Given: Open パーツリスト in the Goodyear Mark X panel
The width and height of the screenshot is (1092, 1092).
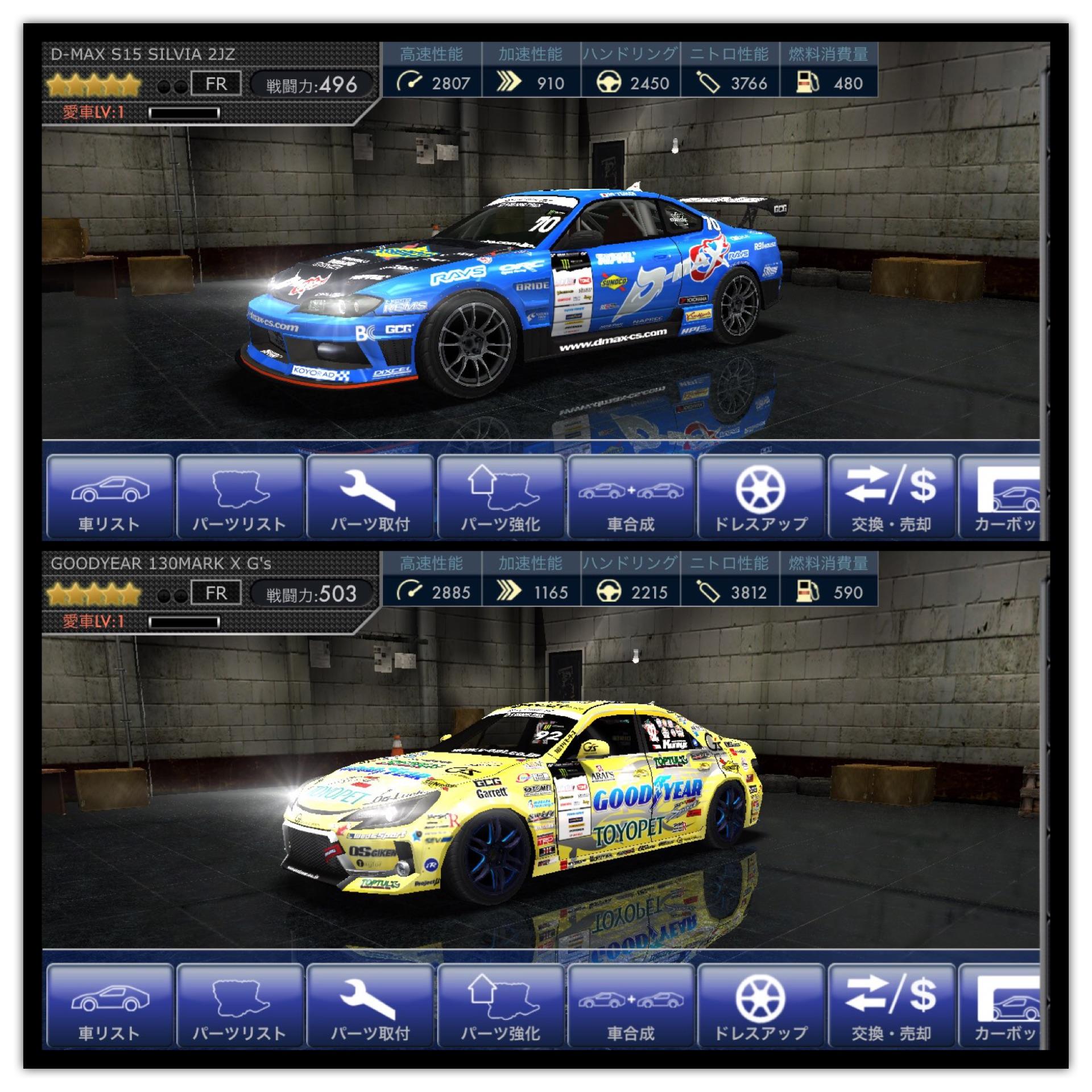Looking at the screenshot, I should pyautogui.click(x=239, y=1006).
